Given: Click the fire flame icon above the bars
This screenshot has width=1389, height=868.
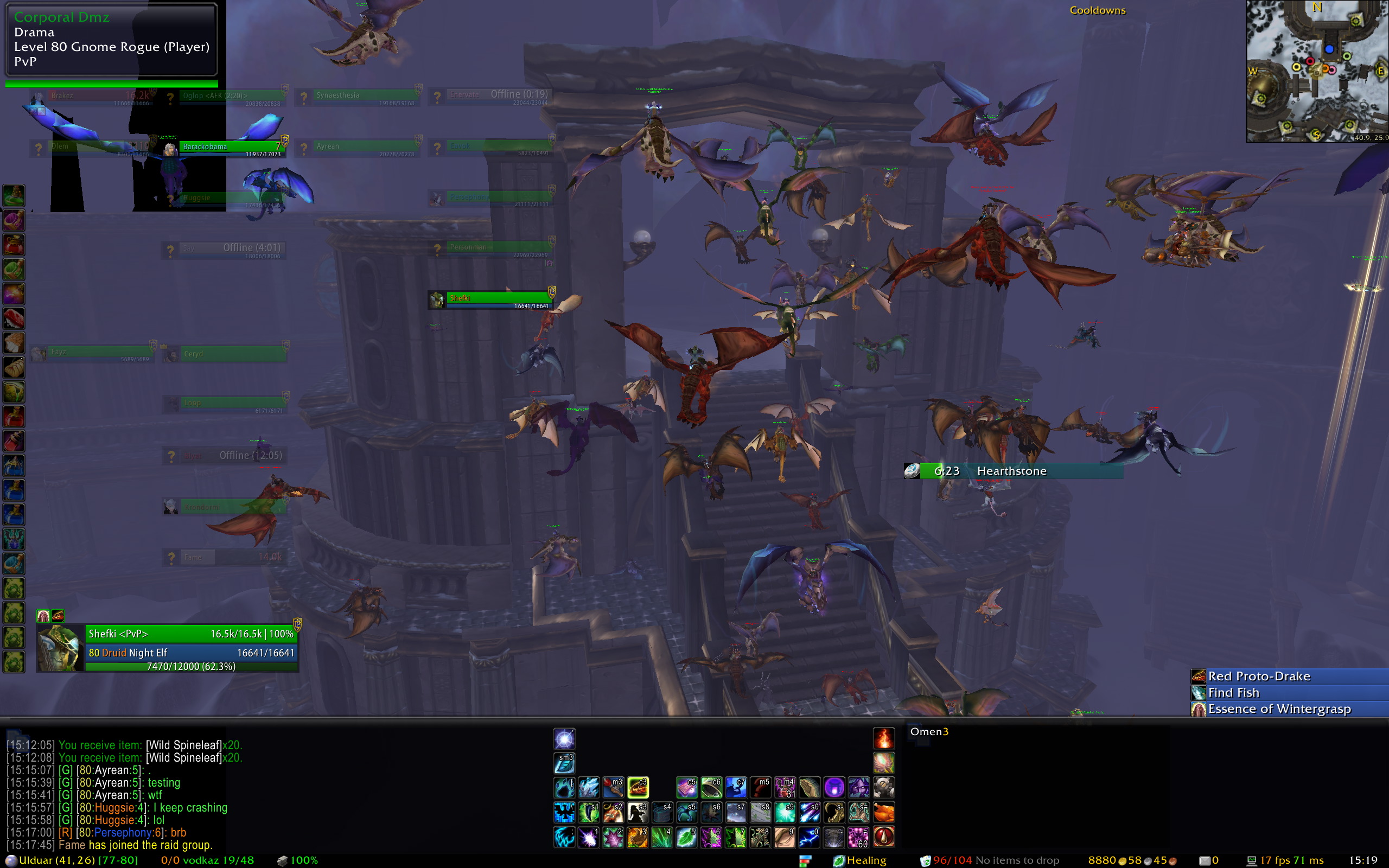Looking at the screenshot, I should 883,738.
